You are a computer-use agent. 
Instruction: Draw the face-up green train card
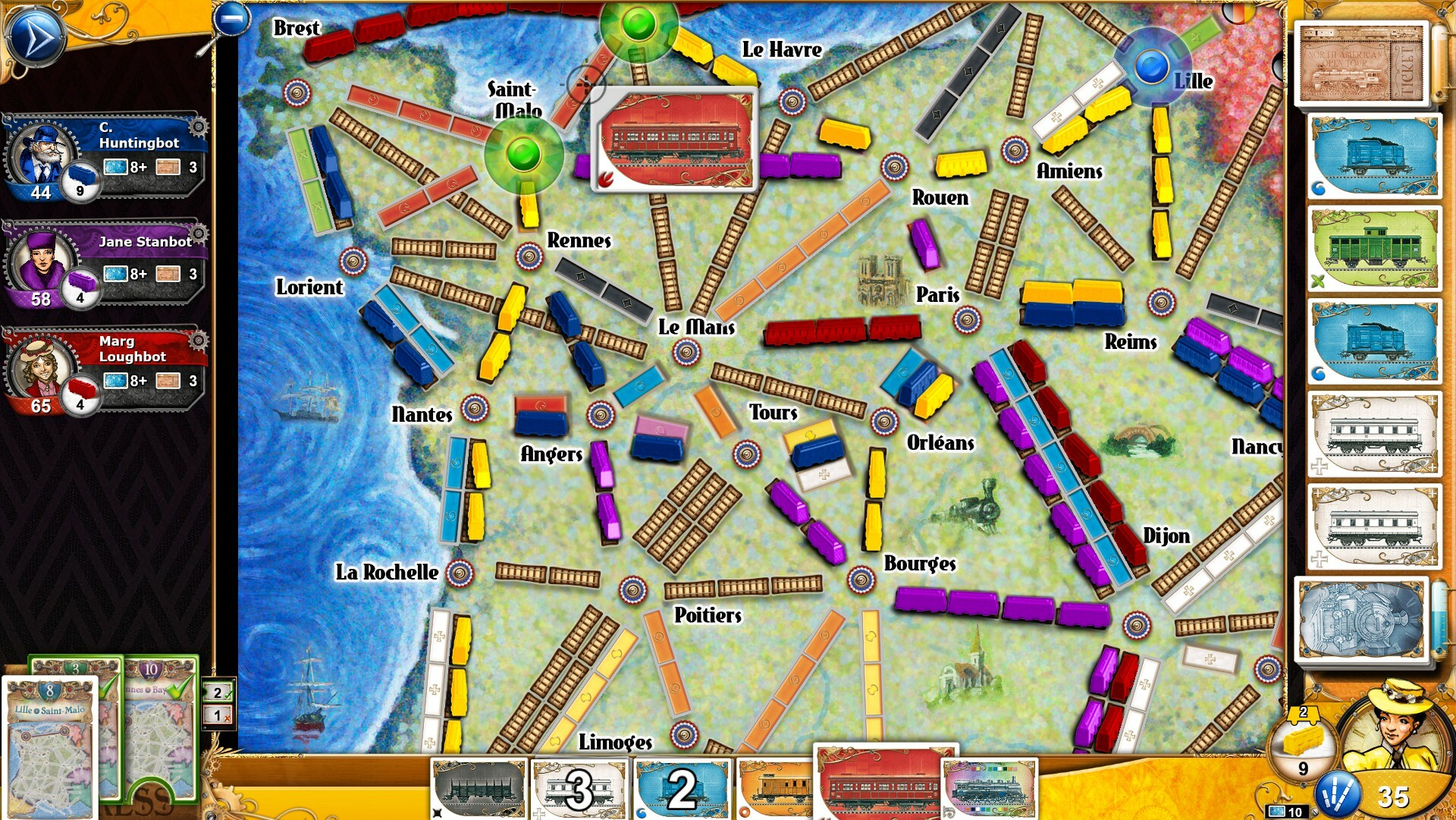point(1374,250)
